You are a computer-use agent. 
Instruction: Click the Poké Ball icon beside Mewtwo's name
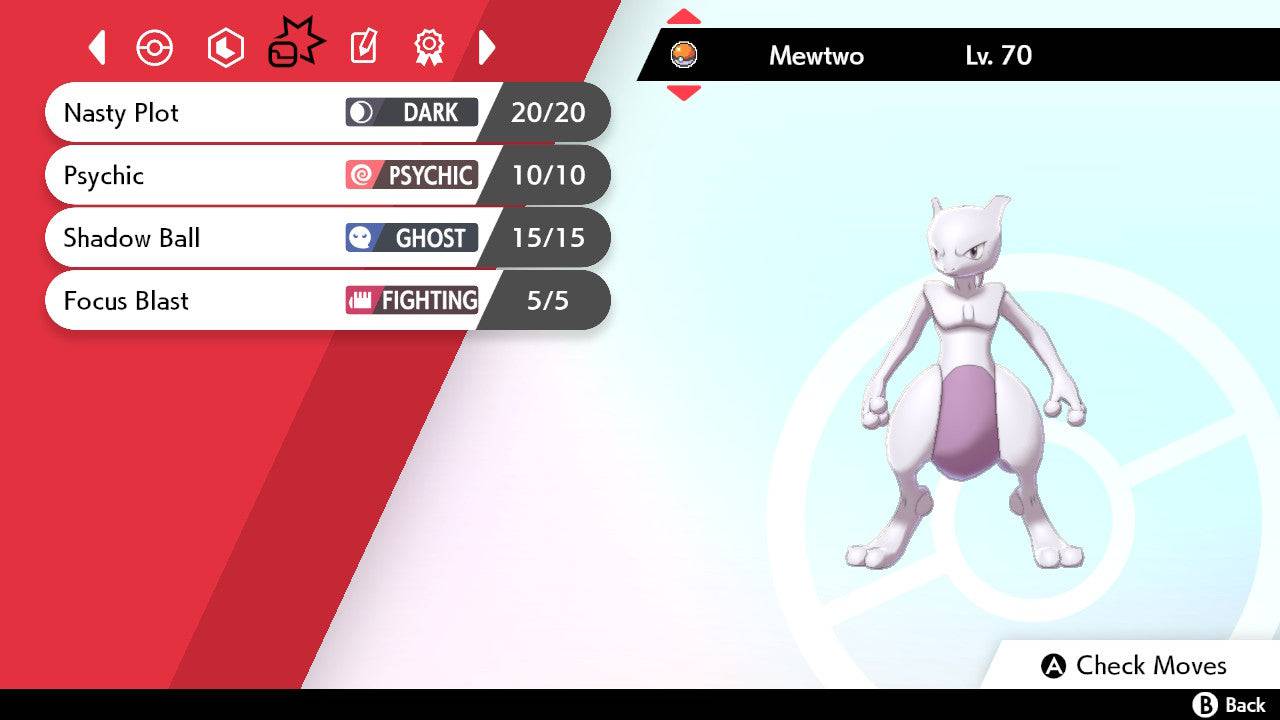coord(684,57)
